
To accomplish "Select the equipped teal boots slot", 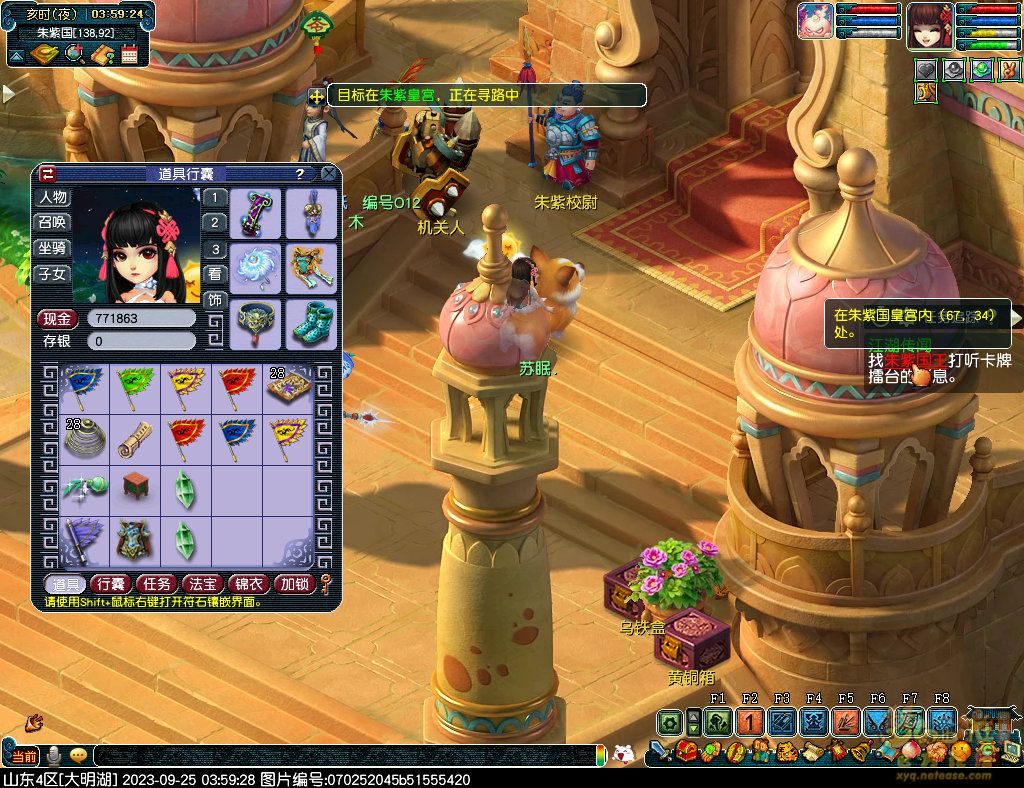I will pos(311,323).
